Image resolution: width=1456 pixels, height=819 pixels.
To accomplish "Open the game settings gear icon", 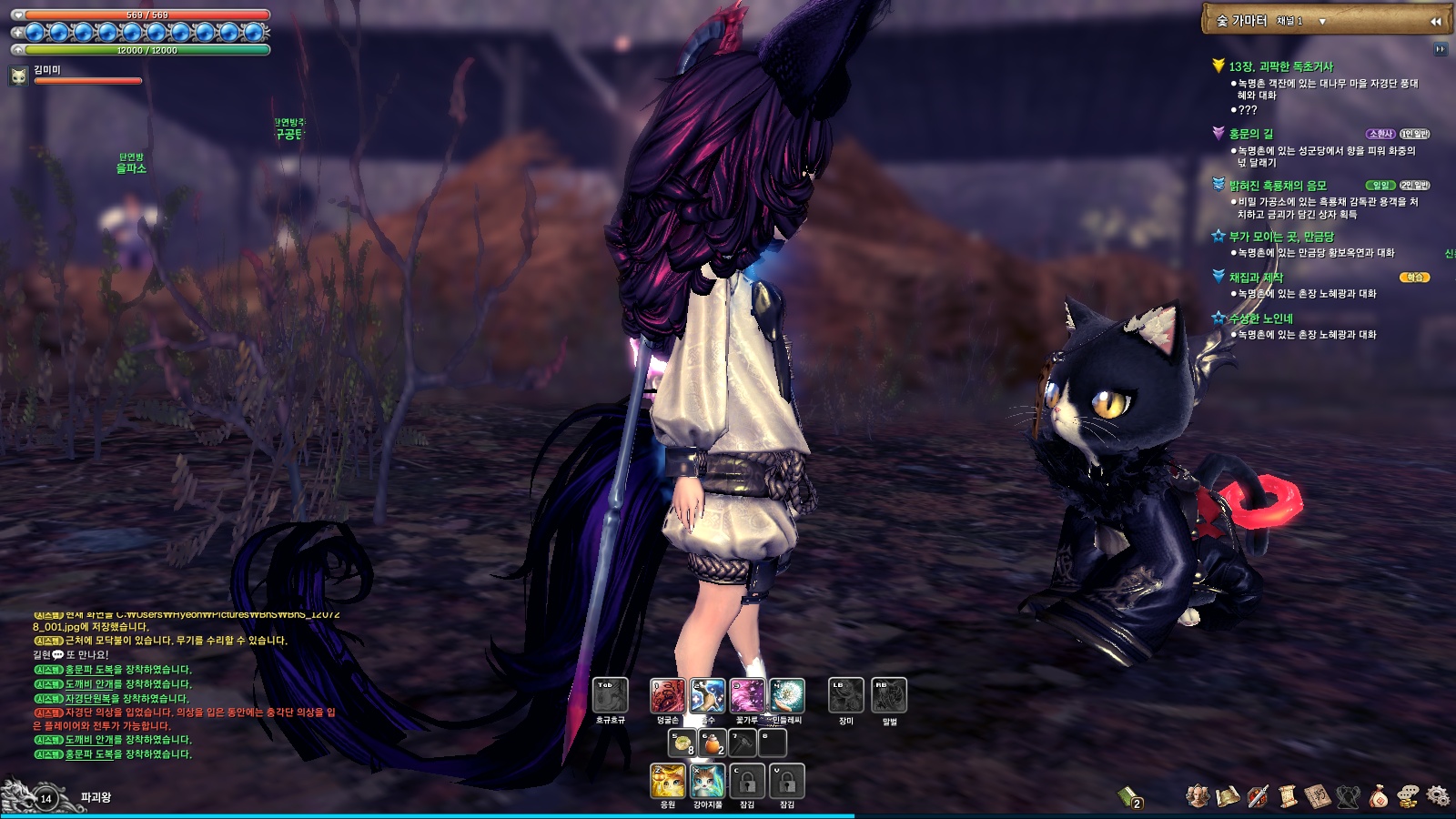I will point(1438,796).
